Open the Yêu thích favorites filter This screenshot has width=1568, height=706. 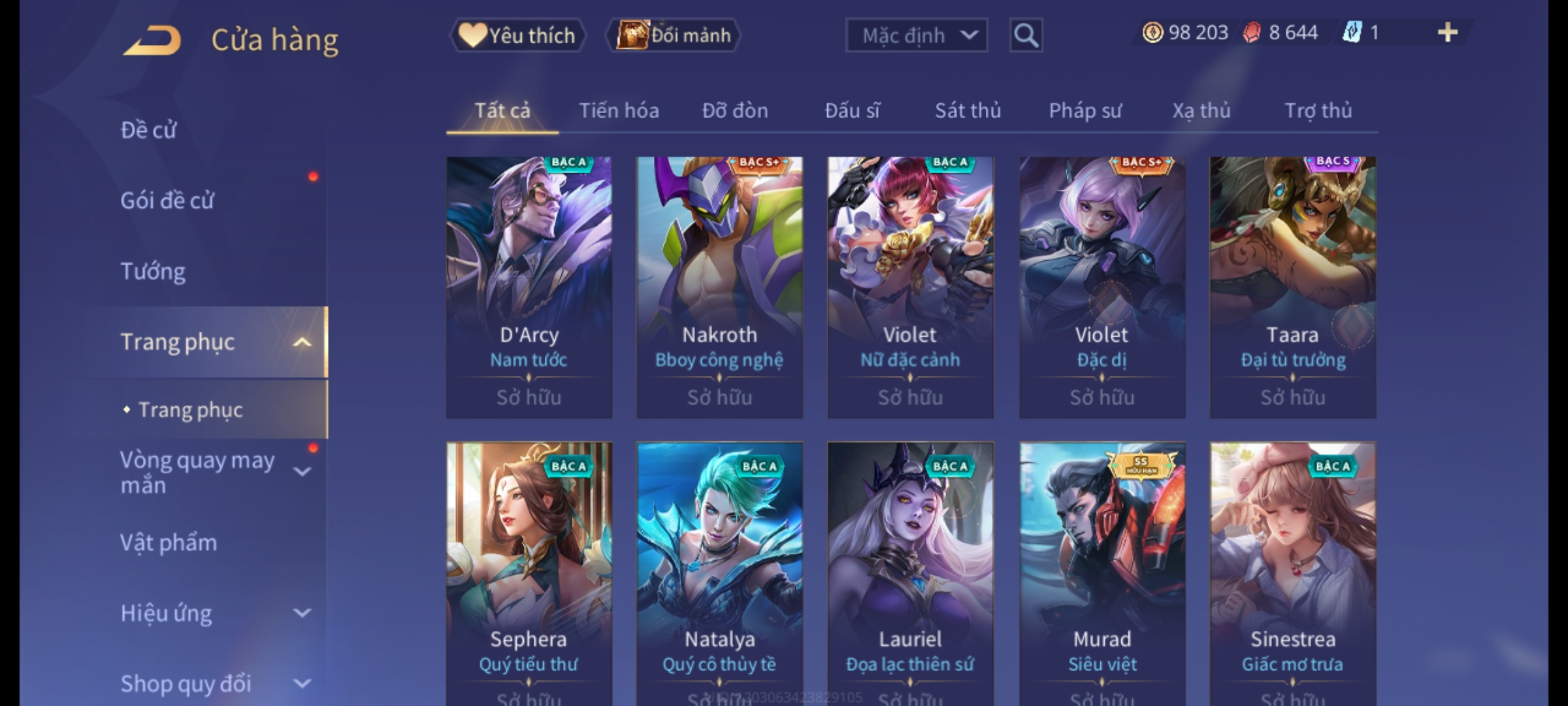click(517, 35)
